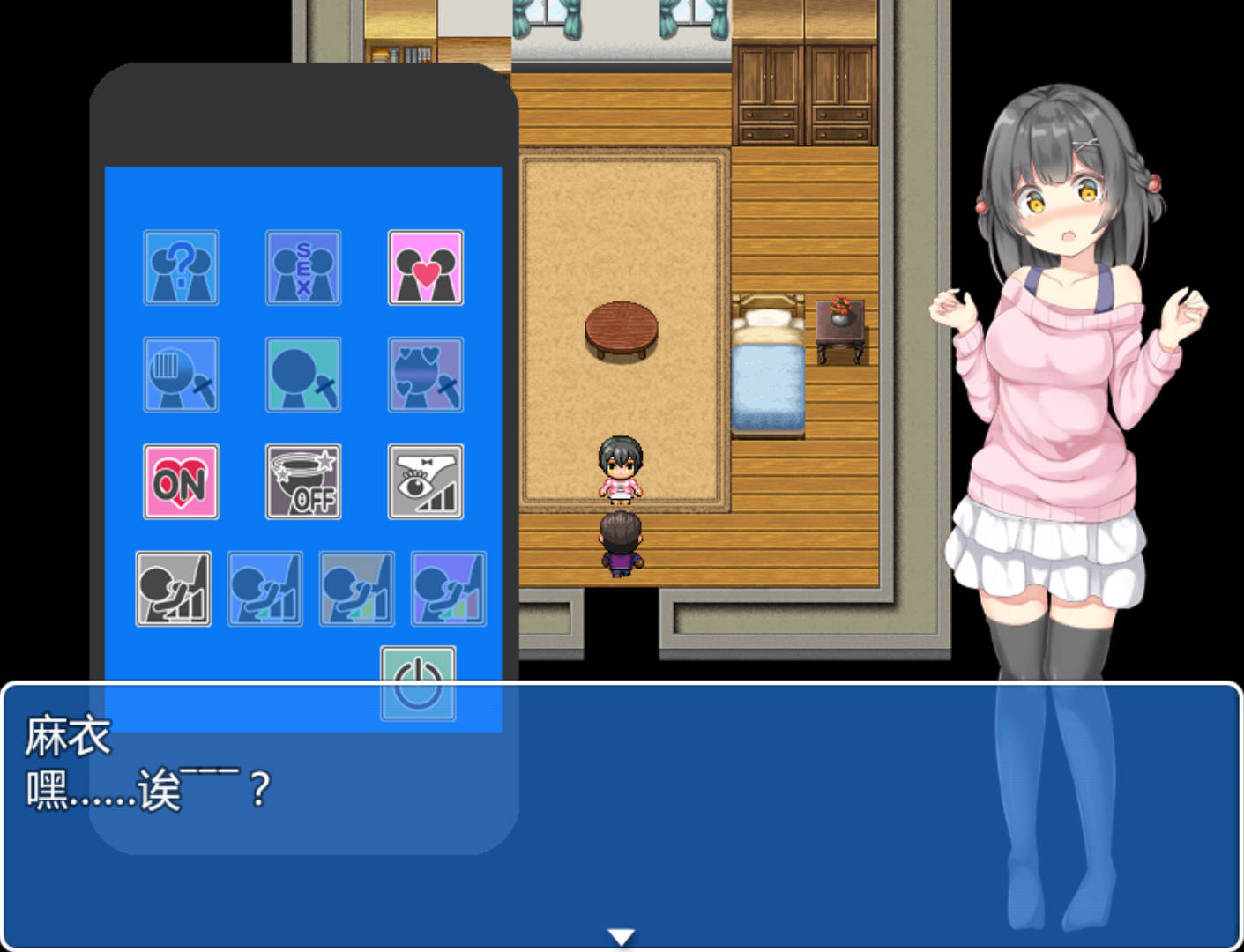The width and height of the screenshot is (1244, 952).
Task: Choose the pink heart couple icon
Action: click(x=426, y=268)
